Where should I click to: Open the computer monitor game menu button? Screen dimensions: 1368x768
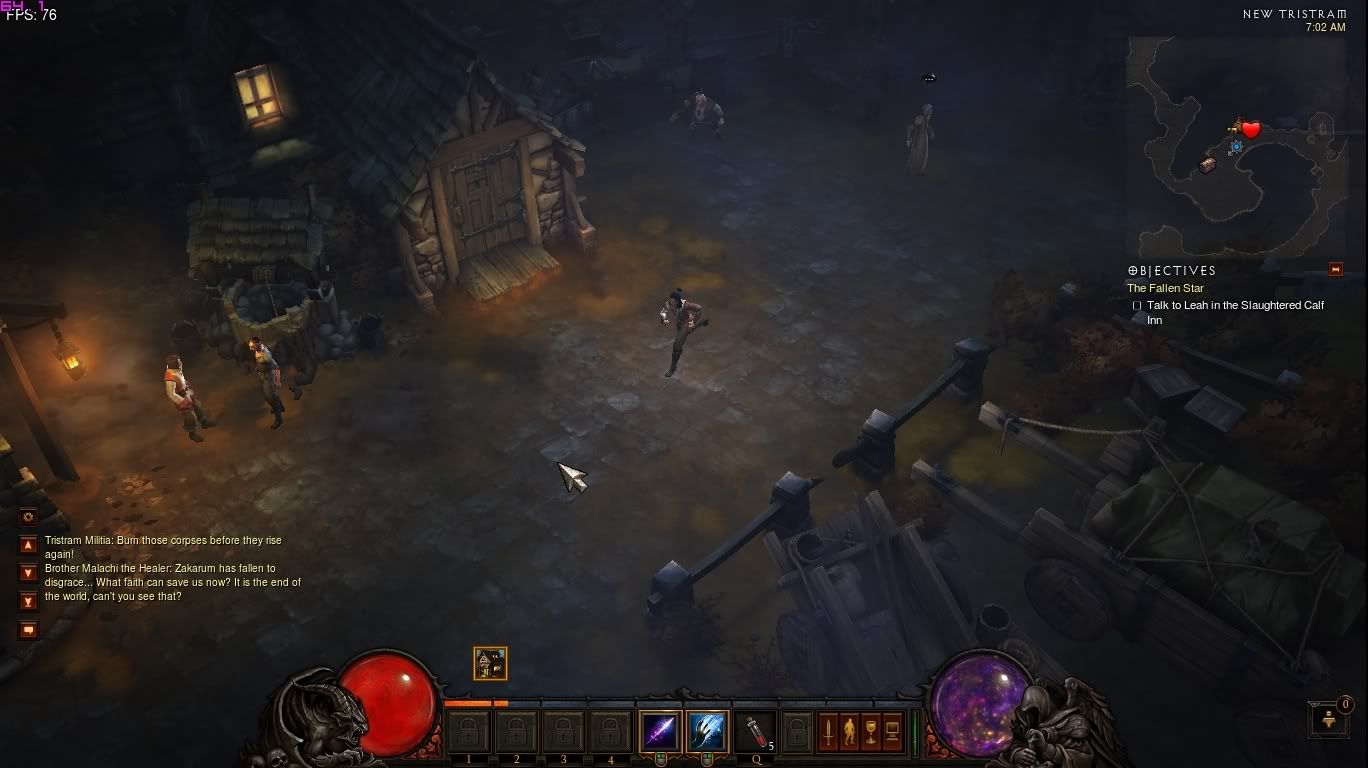[x=892, y=732]
